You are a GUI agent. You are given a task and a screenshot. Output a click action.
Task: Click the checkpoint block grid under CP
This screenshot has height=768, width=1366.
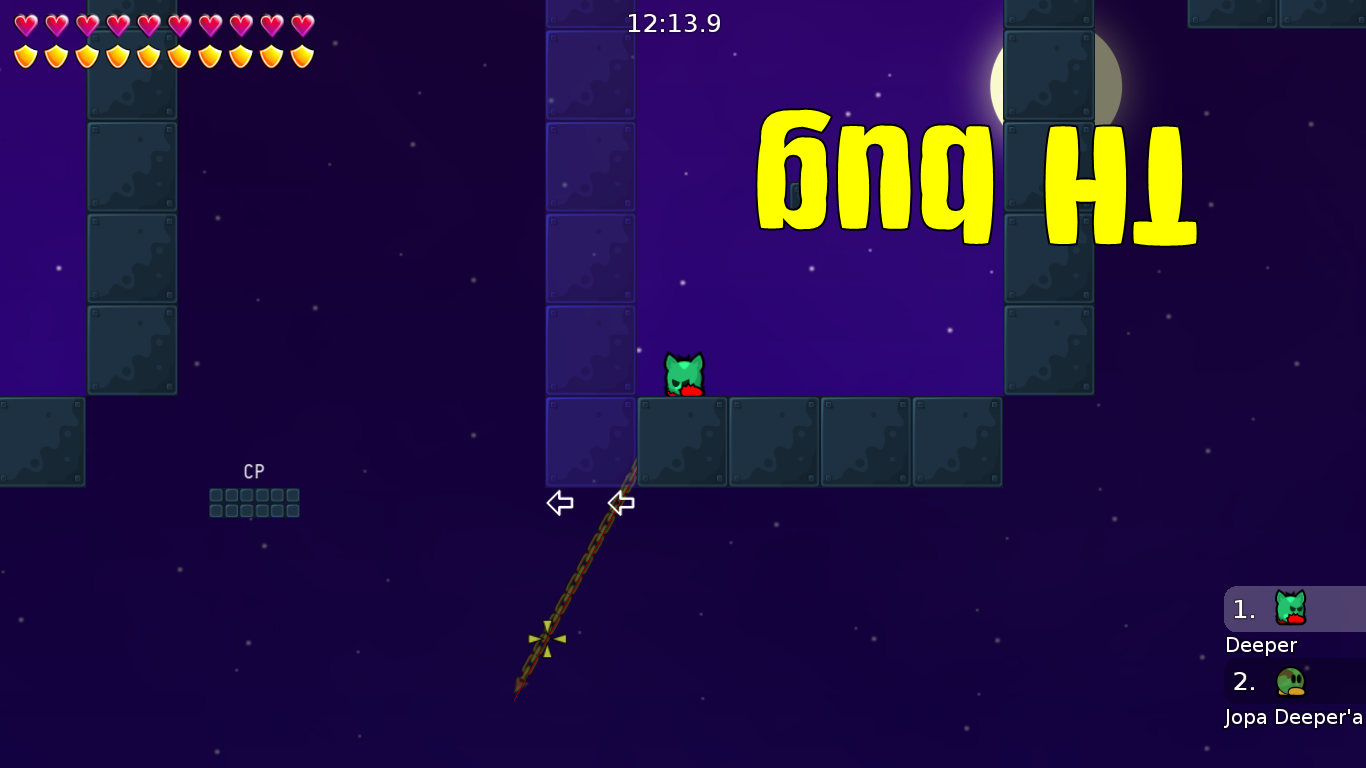pos(253,502)
